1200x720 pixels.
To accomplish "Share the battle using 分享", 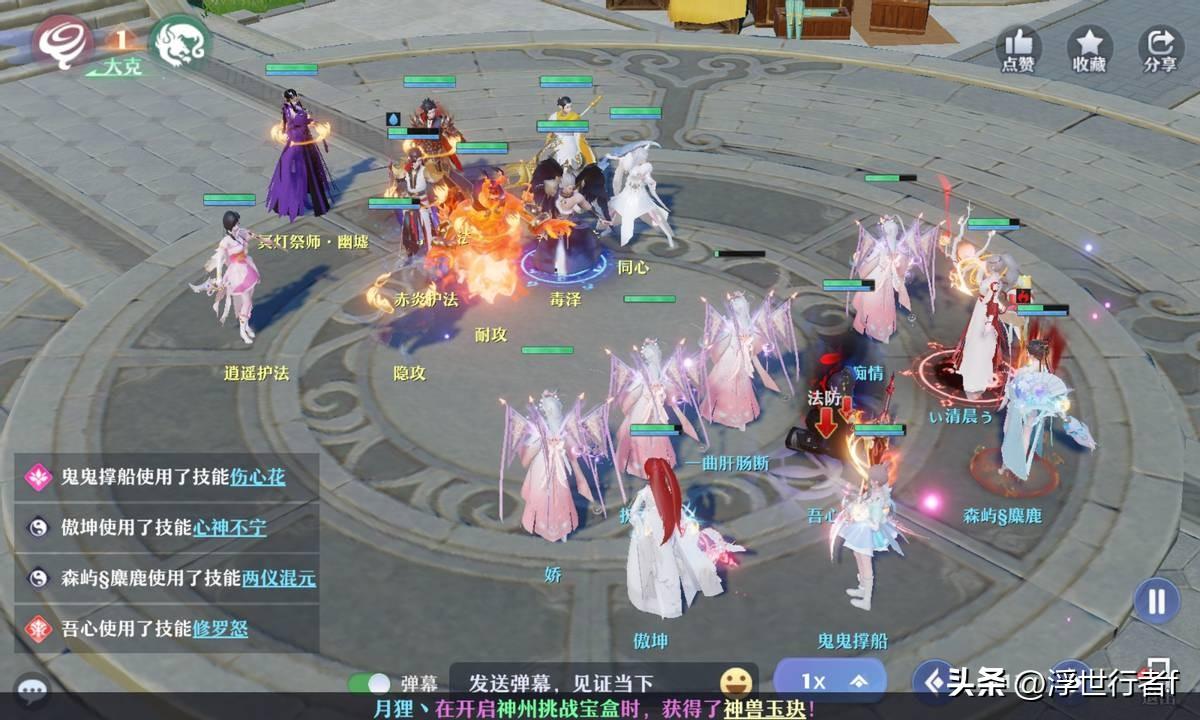I will (x=1160, y=49).
